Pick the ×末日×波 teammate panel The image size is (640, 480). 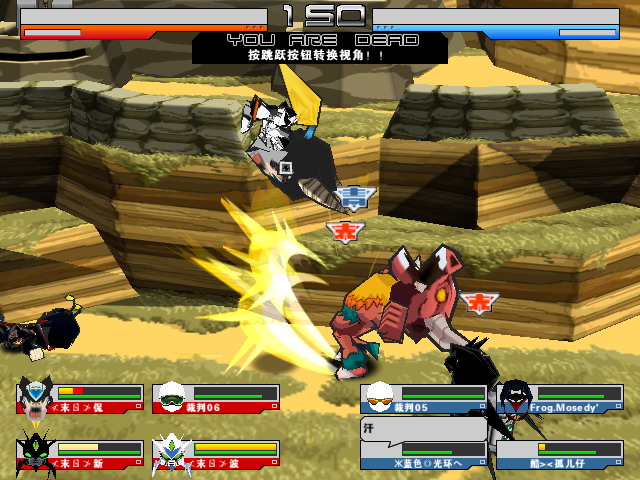(216, 455)
